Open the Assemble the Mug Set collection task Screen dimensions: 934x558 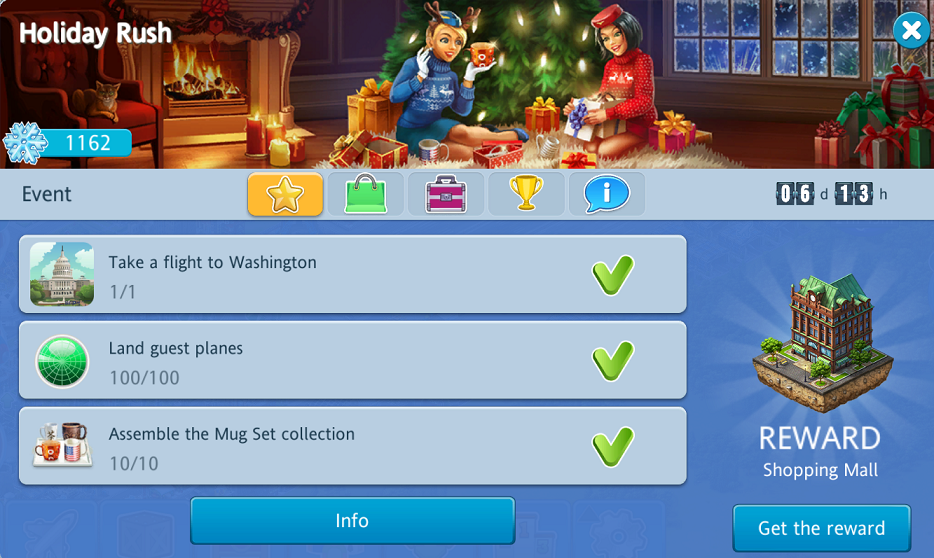coord(352,447)
